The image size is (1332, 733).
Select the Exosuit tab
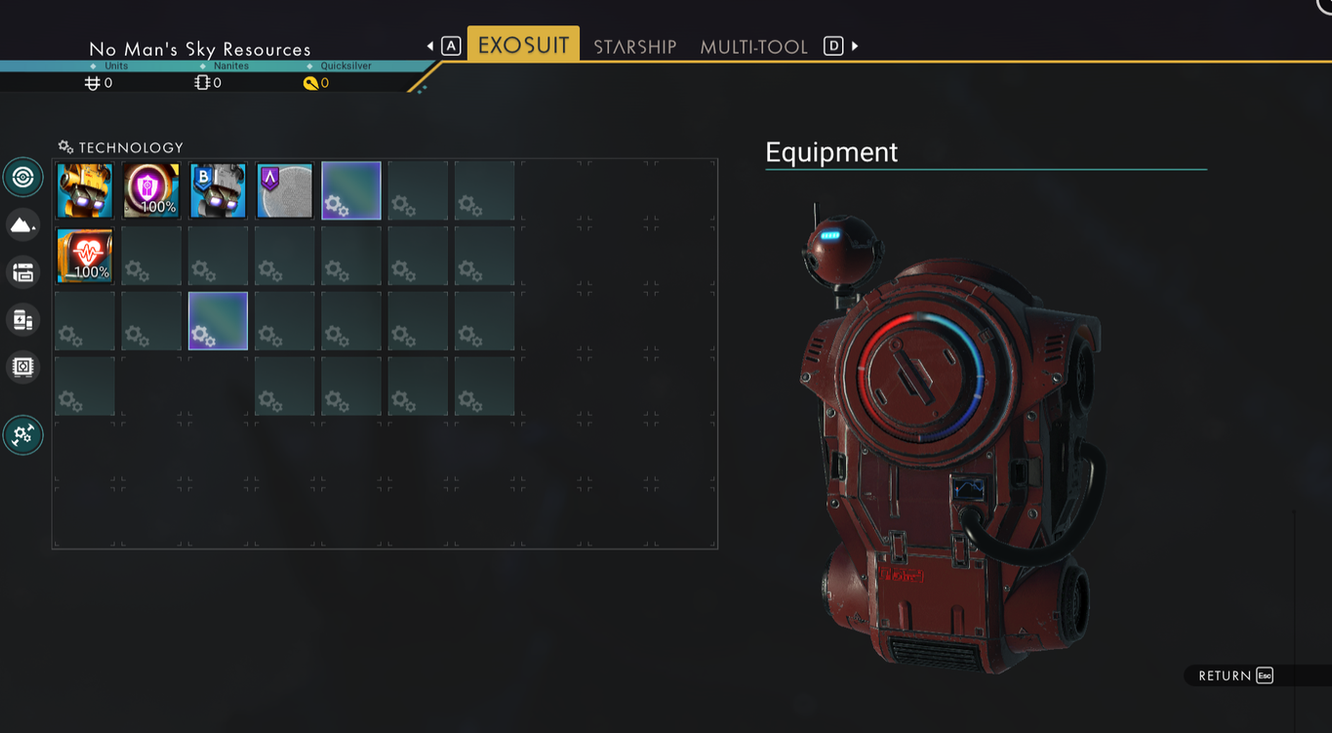click(523, 45)
